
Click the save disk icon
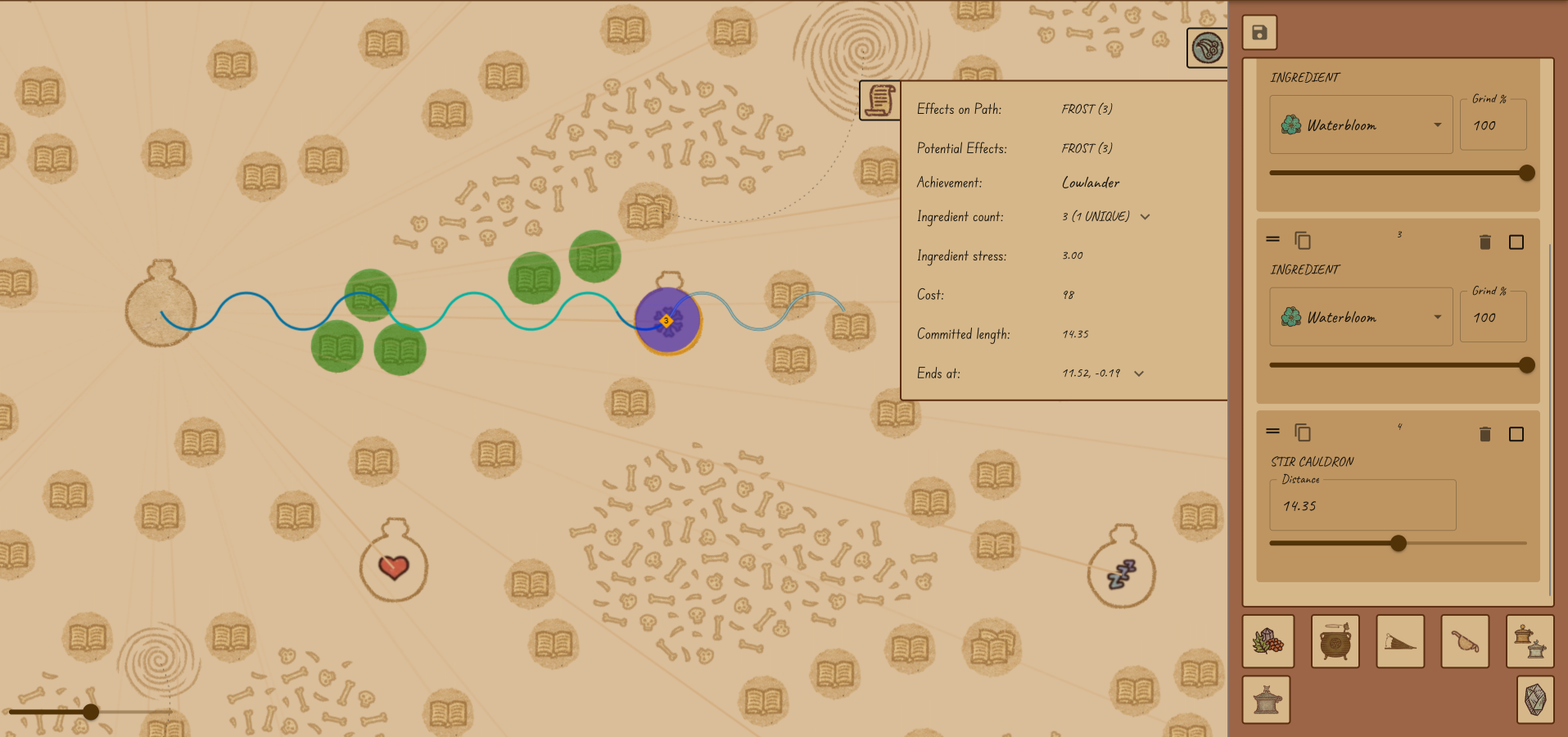tap(1259, 33)
